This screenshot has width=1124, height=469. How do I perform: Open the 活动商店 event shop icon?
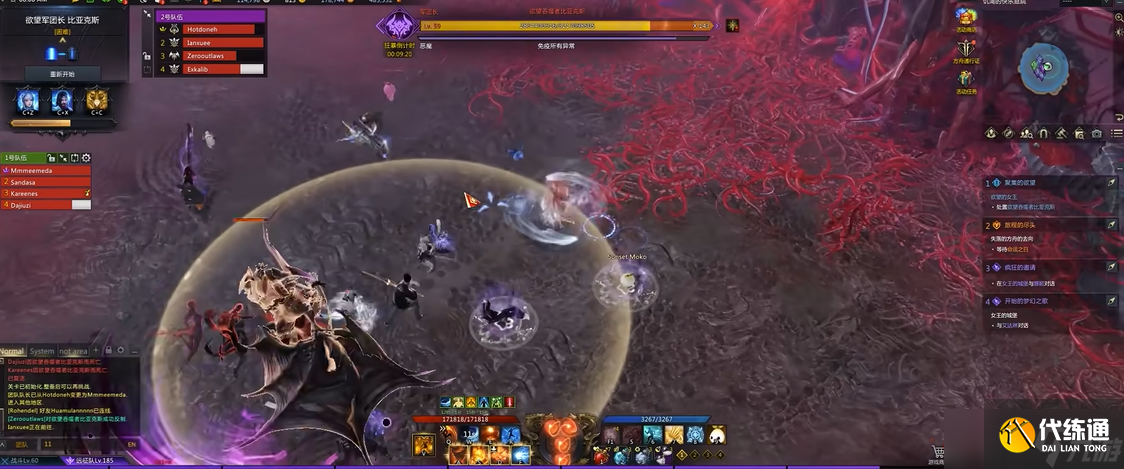point(965,18)
